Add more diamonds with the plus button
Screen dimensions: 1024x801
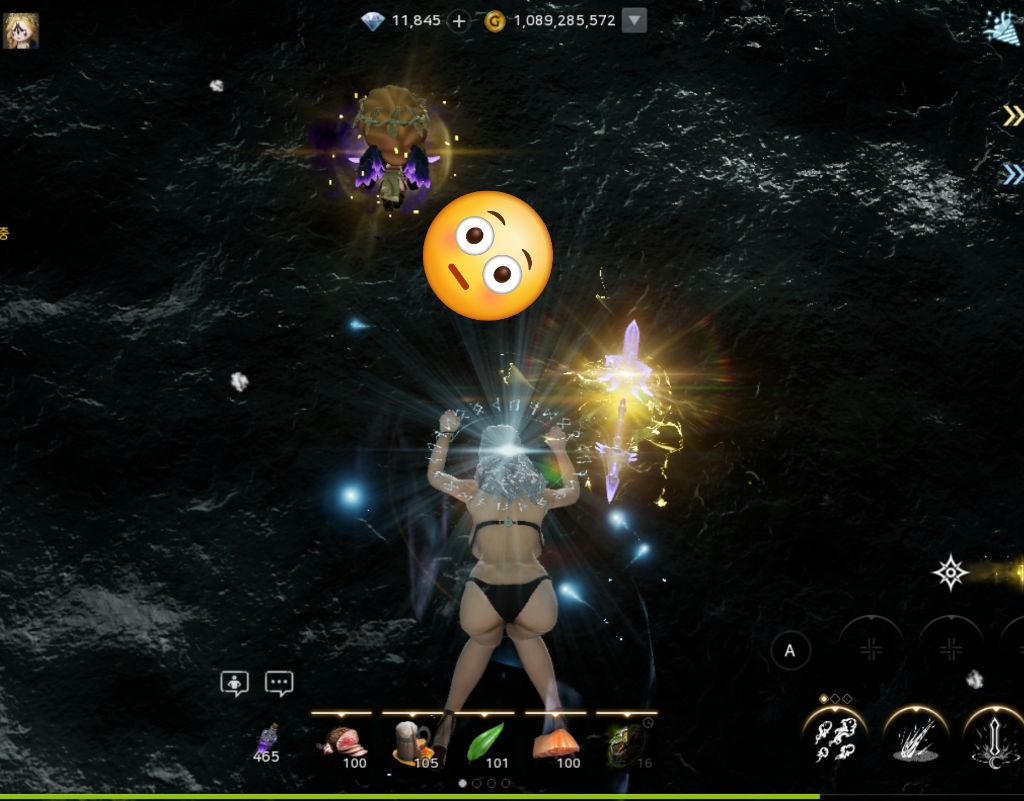459,21
